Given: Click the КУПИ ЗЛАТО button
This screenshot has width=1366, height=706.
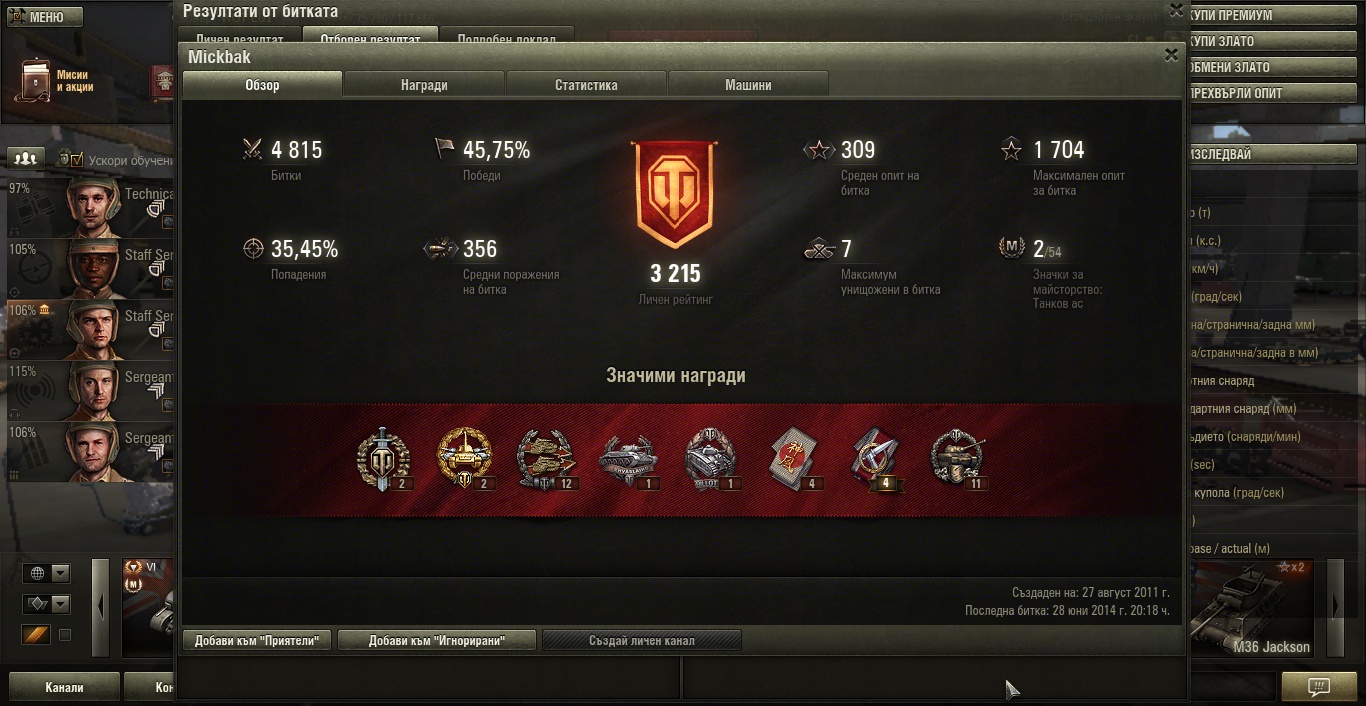Looking at the screenshot, I should (1272, 41).
